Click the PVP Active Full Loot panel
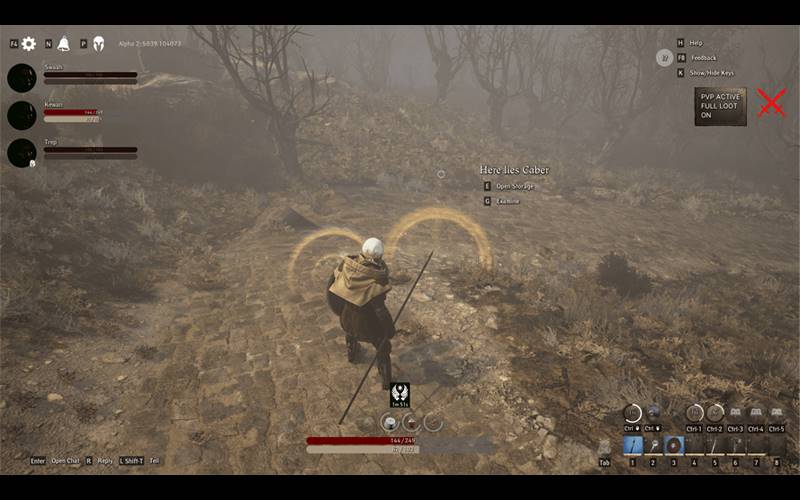Screen dimensions: 800x500 coord(720,107)
